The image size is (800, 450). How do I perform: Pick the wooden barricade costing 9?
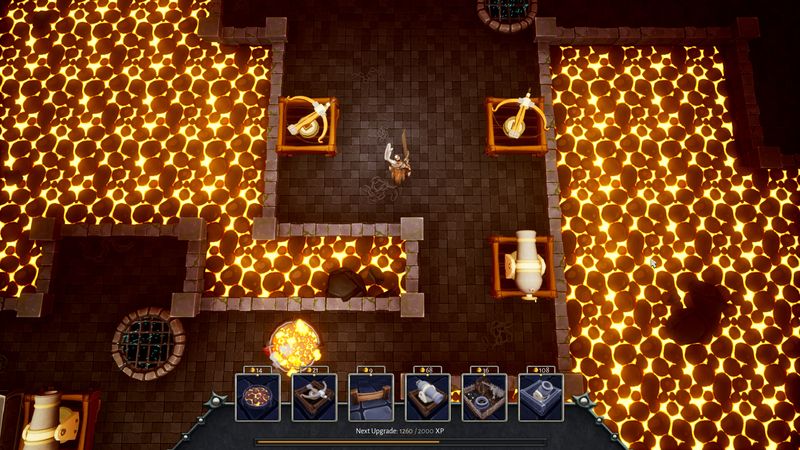[x=370, y=398]
